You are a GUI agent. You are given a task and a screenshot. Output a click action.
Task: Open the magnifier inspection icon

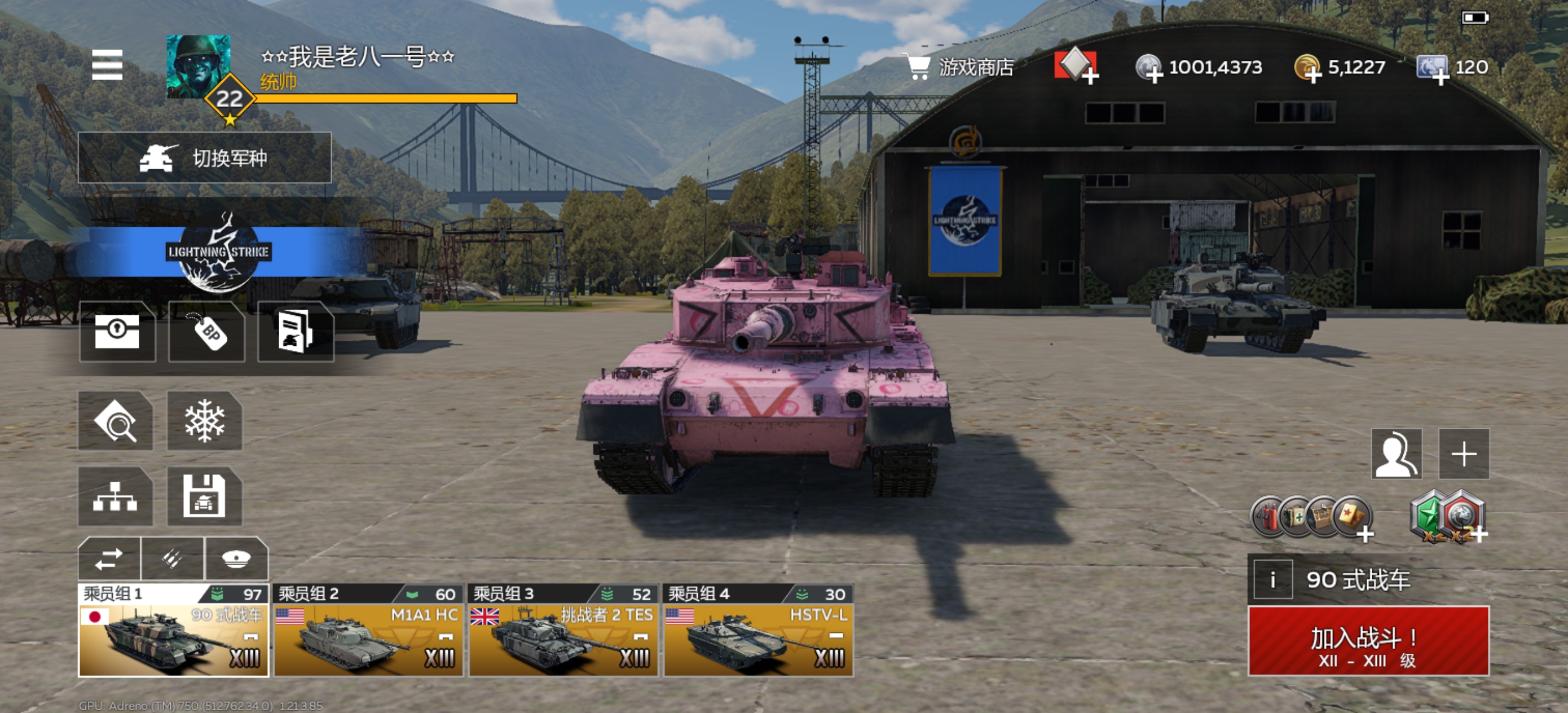[x=115, y=421]
